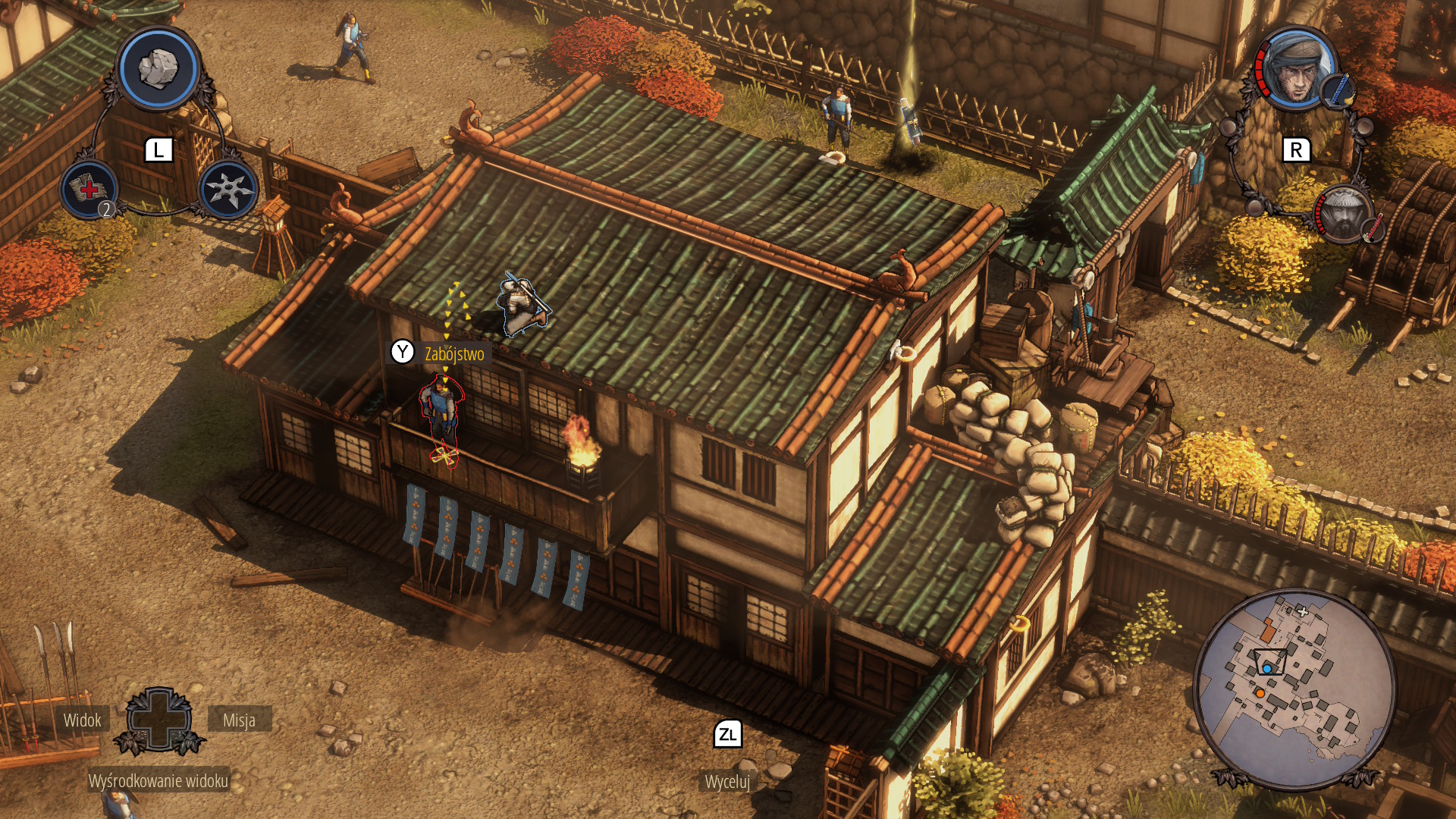Click the R bumper prompt near portraits
The height and width of the screenshot is (819, 1456).
click(1295, 149)
